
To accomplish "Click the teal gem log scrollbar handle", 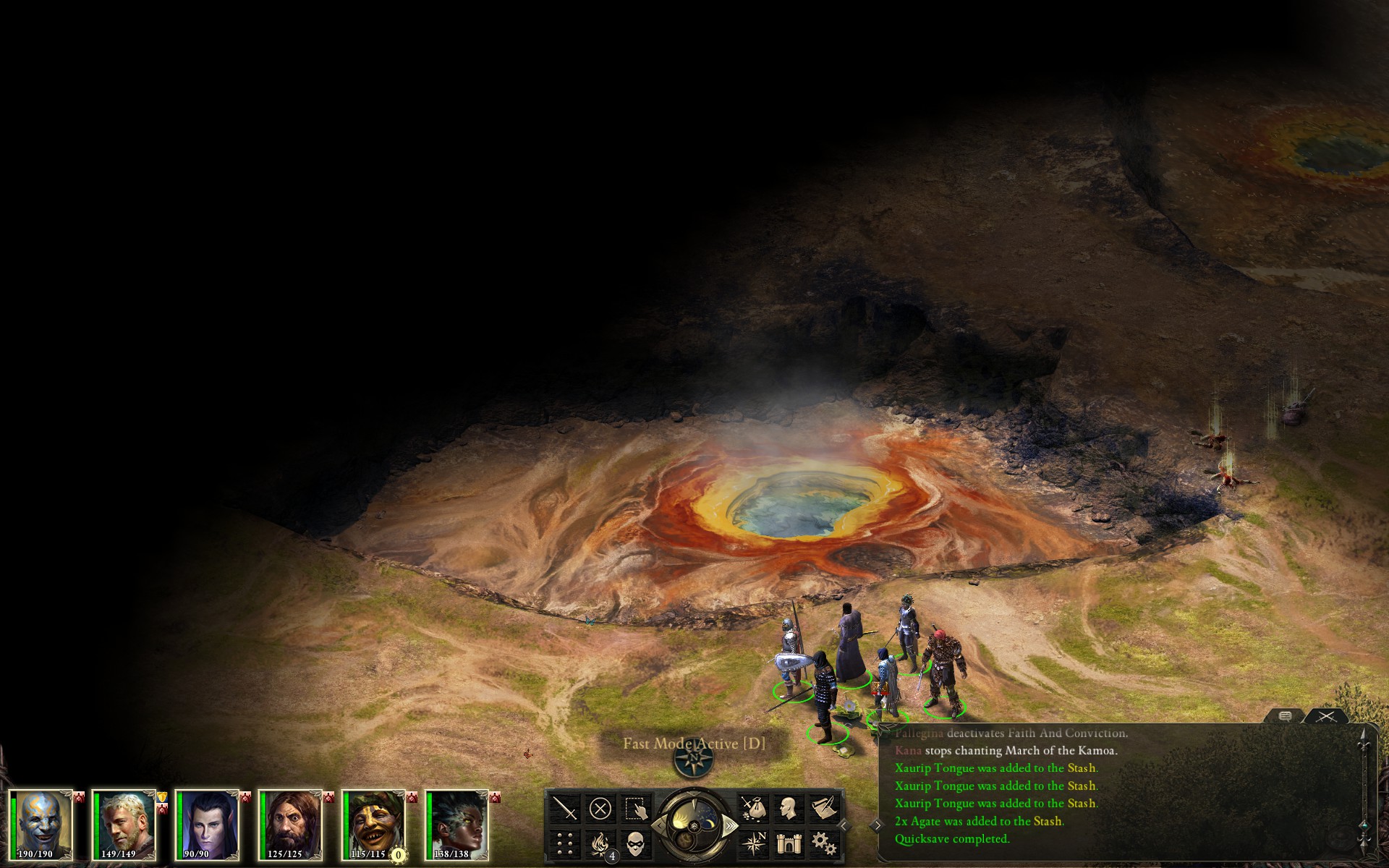I will pyautogui.click(x=1364, y=826).
